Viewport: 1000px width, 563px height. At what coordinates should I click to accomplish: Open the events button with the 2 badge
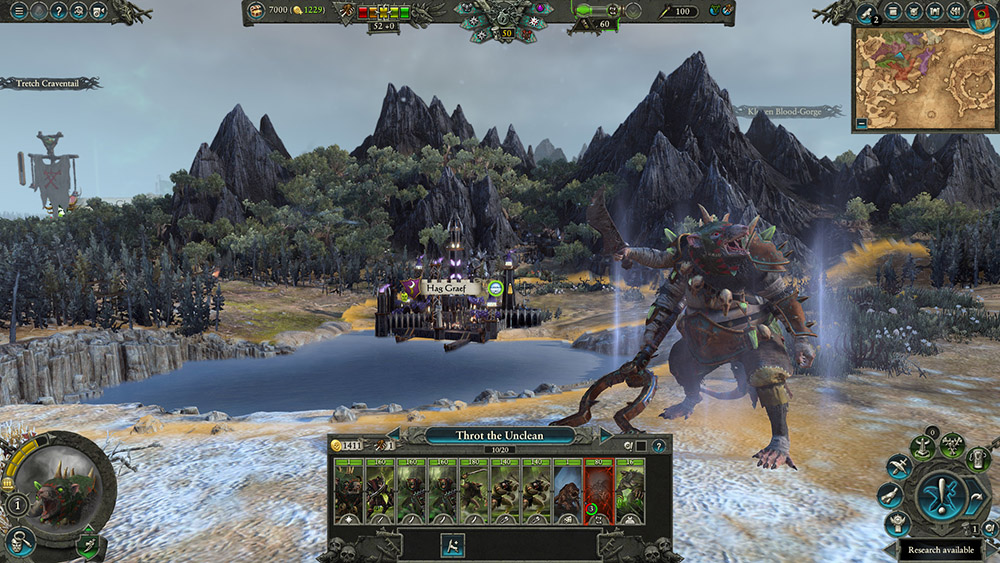point(866,12)
